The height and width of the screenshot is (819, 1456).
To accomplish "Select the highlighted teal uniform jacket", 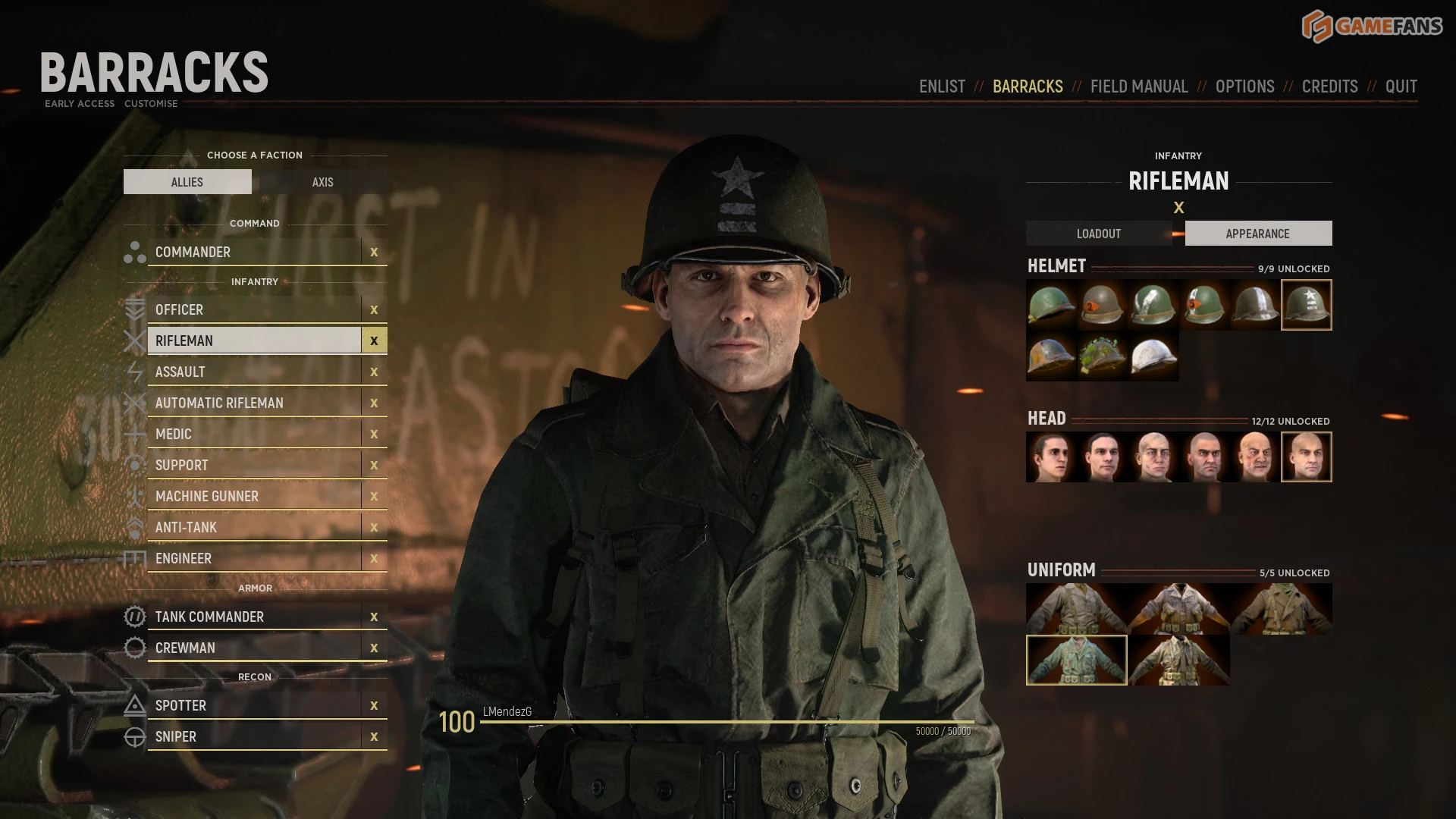I will point(1076,661).
